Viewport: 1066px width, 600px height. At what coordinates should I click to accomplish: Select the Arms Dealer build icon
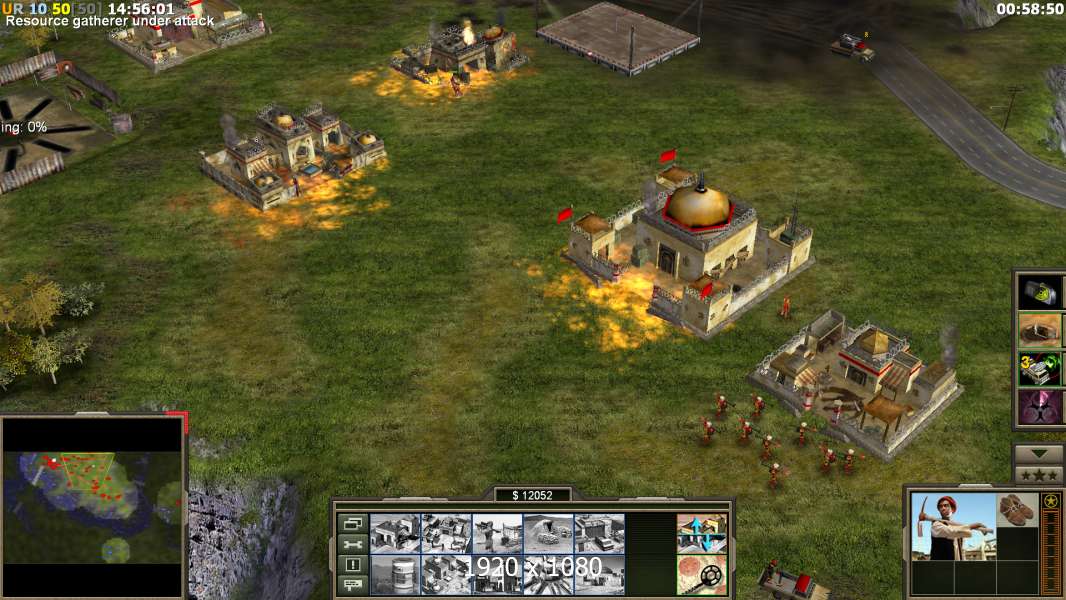(600, 533)
